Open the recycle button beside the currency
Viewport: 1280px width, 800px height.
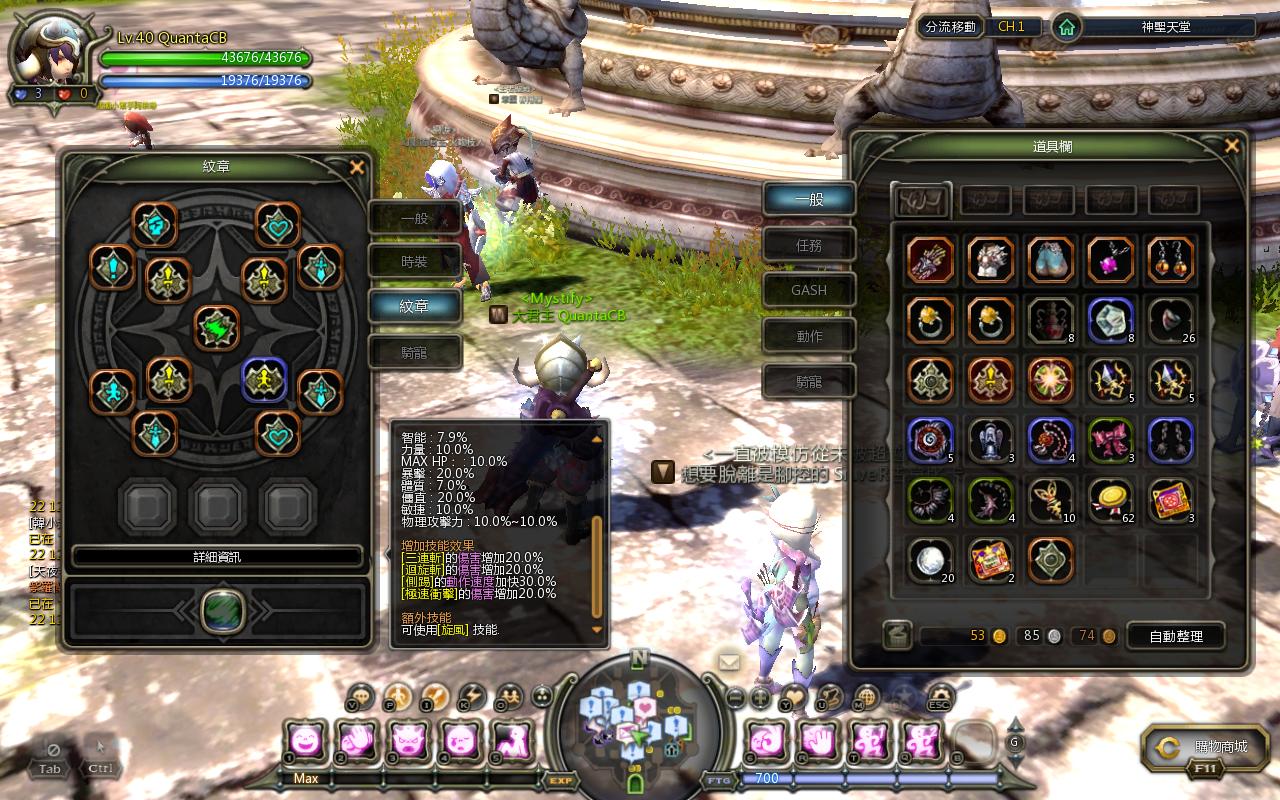point(897,635)
